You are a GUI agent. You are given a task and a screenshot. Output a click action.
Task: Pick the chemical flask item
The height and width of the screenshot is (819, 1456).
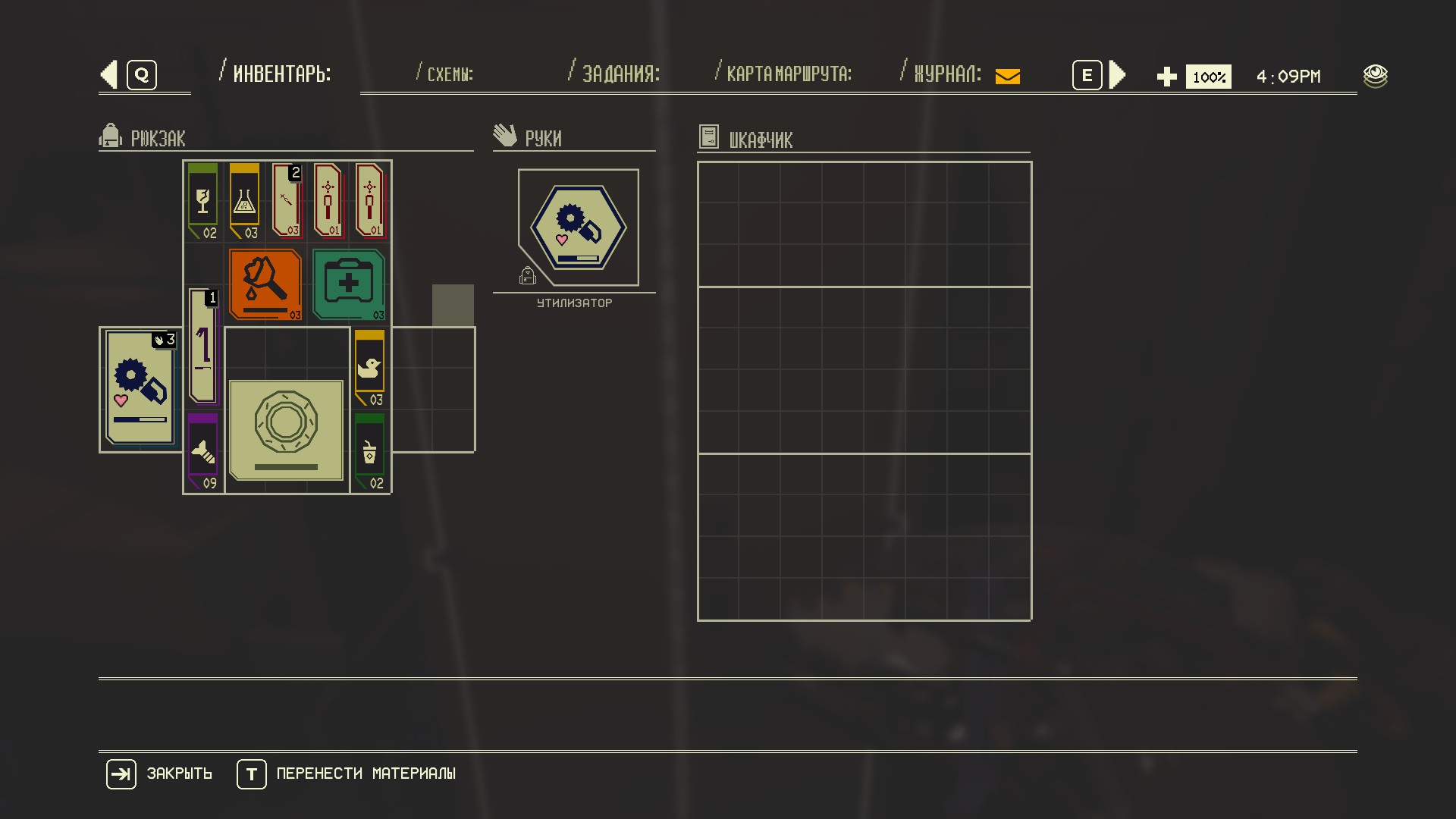[x=244, y=201]
